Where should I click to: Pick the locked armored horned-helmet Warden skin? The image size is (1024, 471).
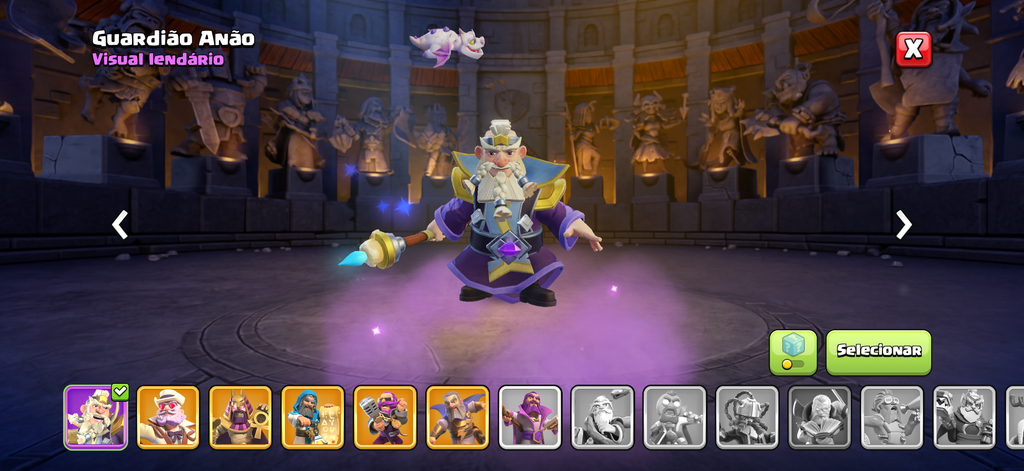964,417
